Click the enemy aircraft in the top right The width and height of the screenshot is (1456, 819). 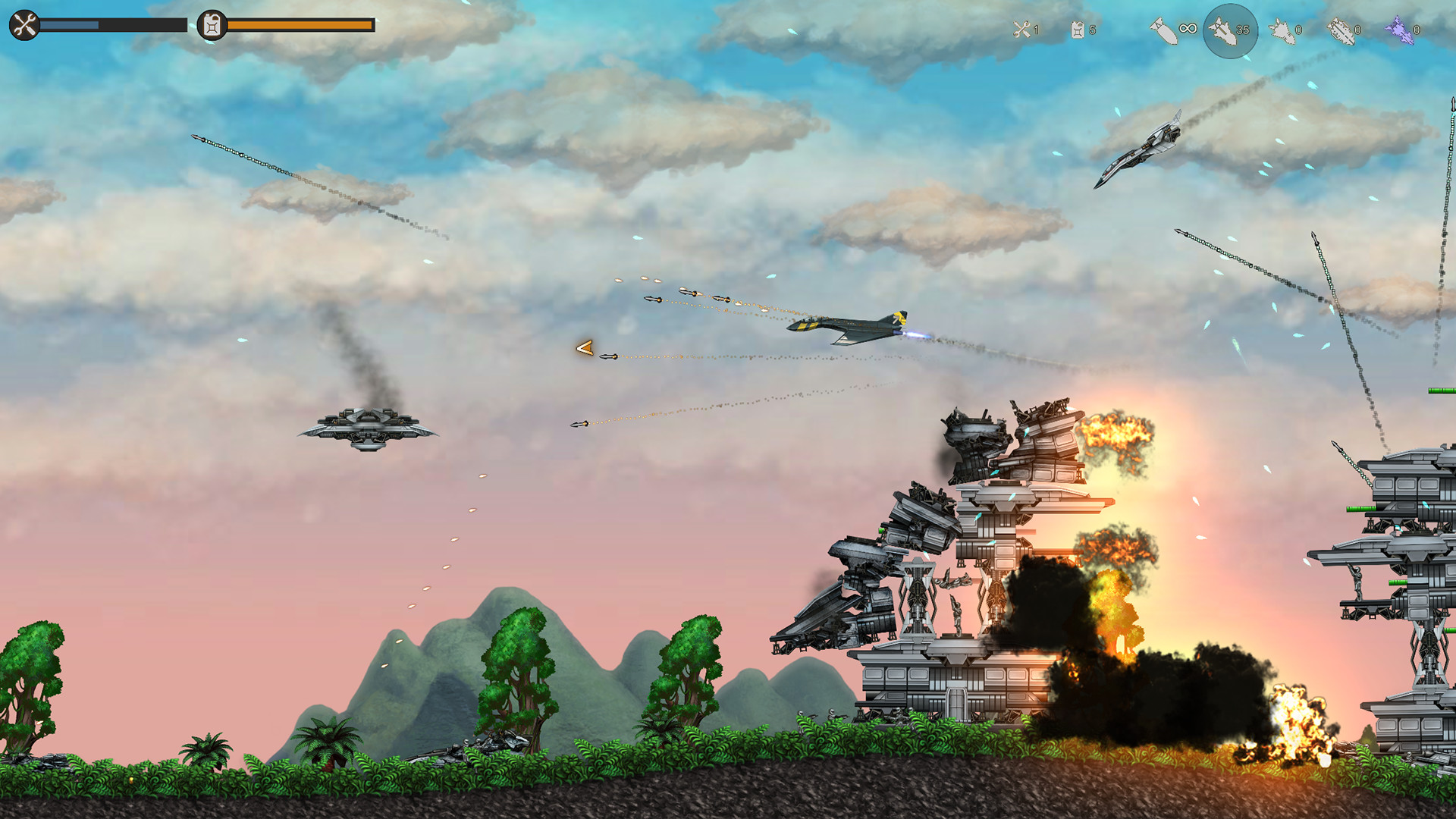(1141, 152)
